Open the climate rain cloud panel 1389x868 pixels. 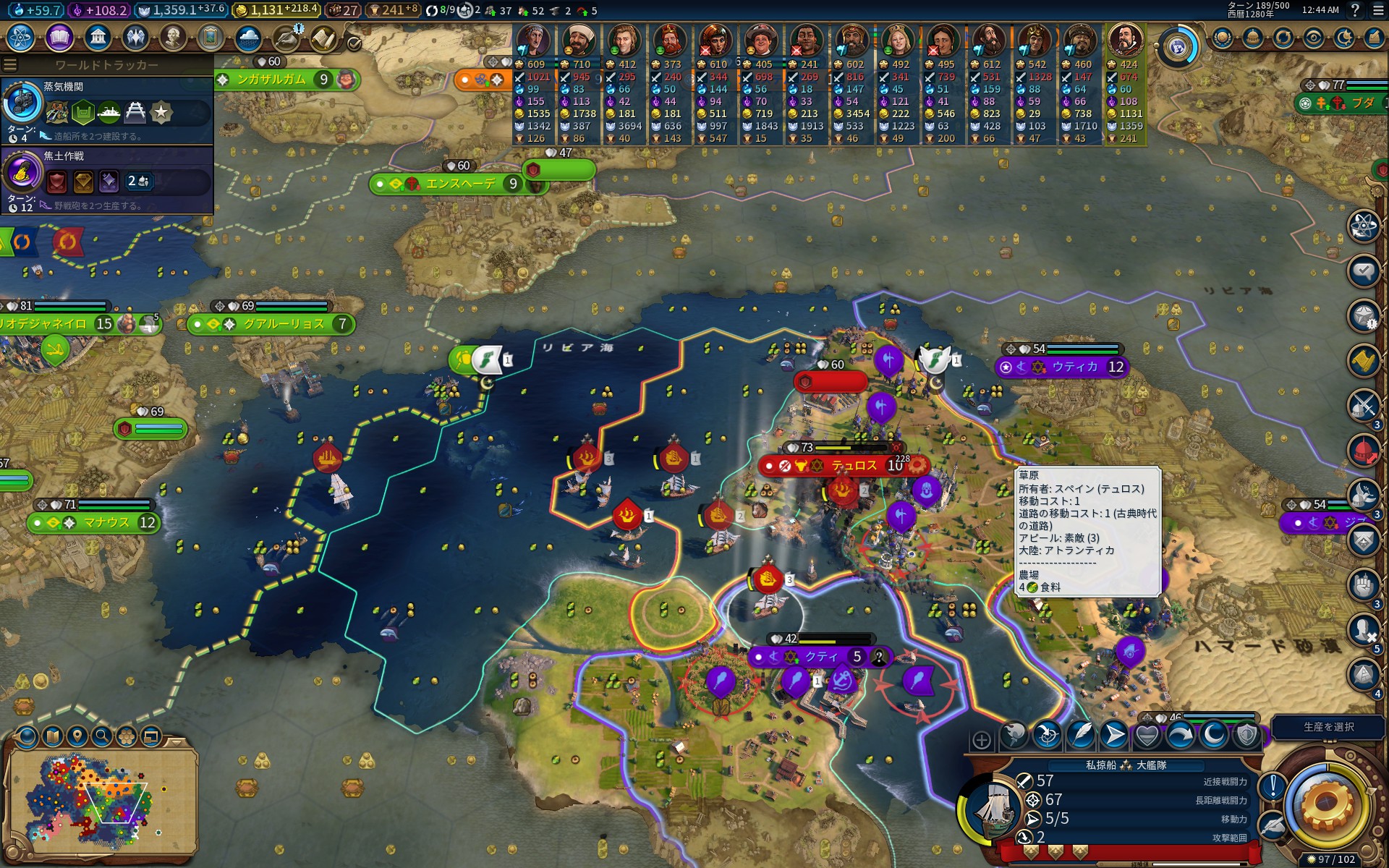[247, 37]
